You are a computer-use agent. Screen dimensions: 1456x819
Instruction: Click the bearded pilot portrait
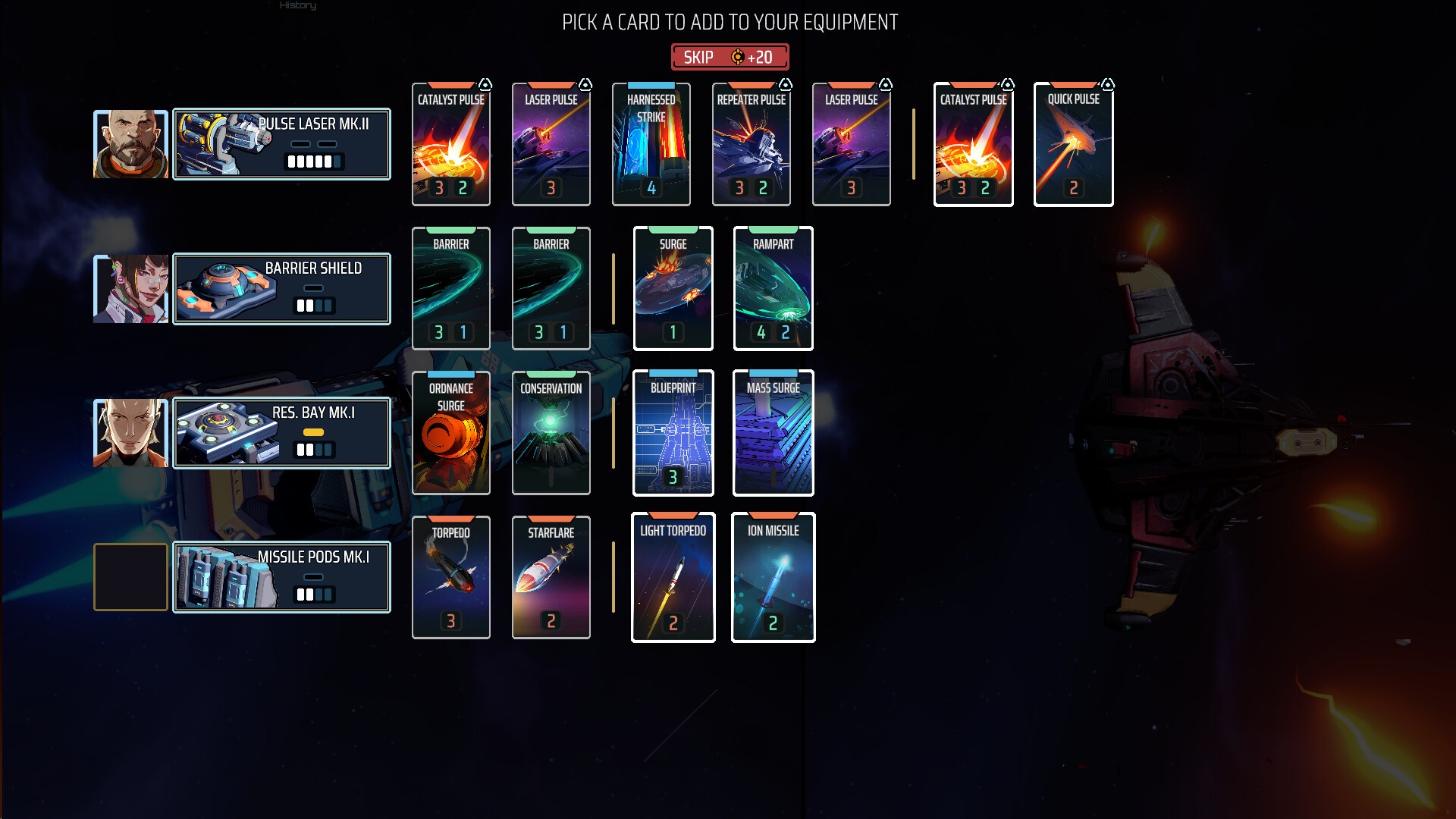click(130, 144)
